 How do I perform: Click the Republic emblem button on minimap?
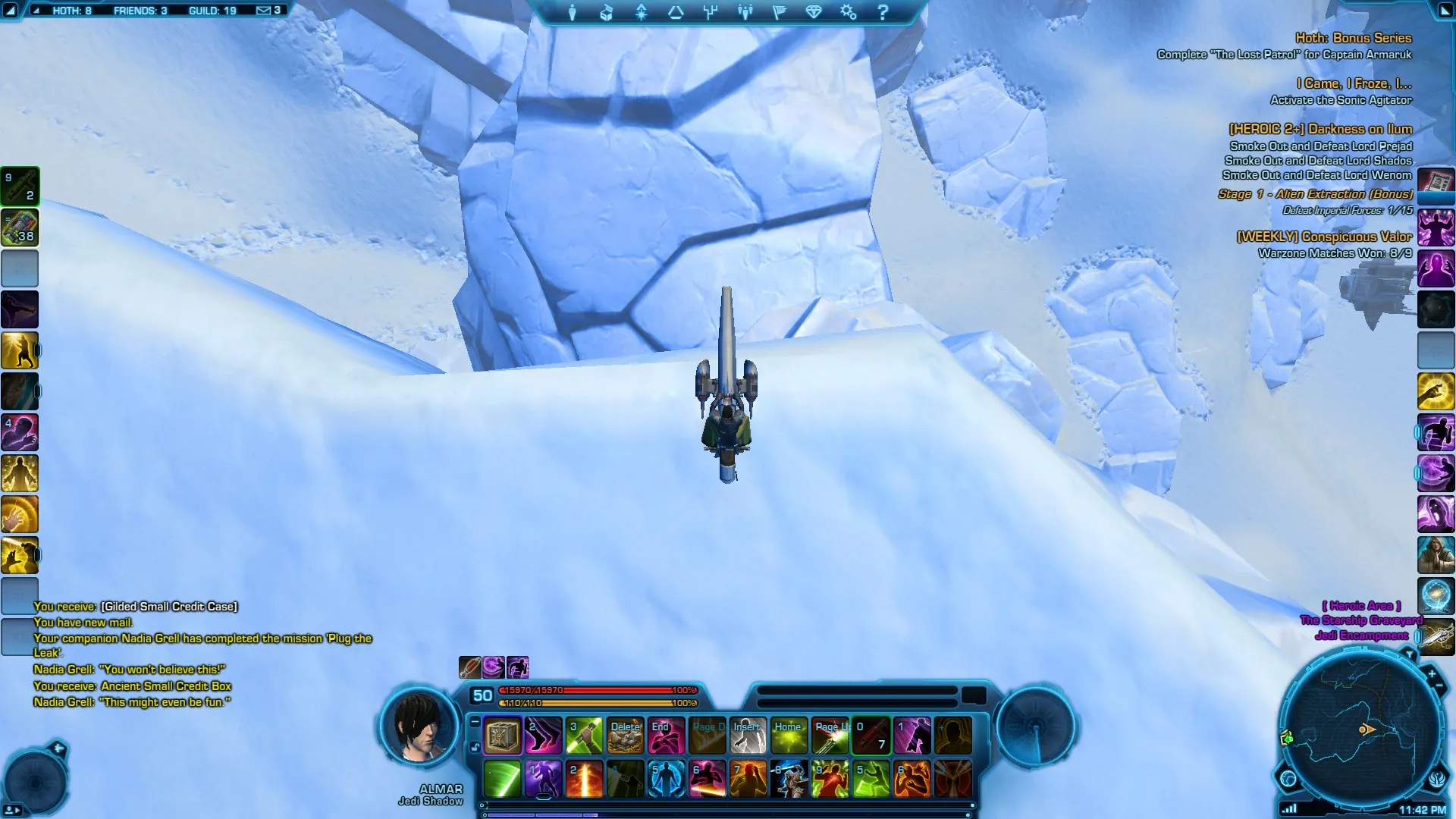click(x=1436, y=779)
